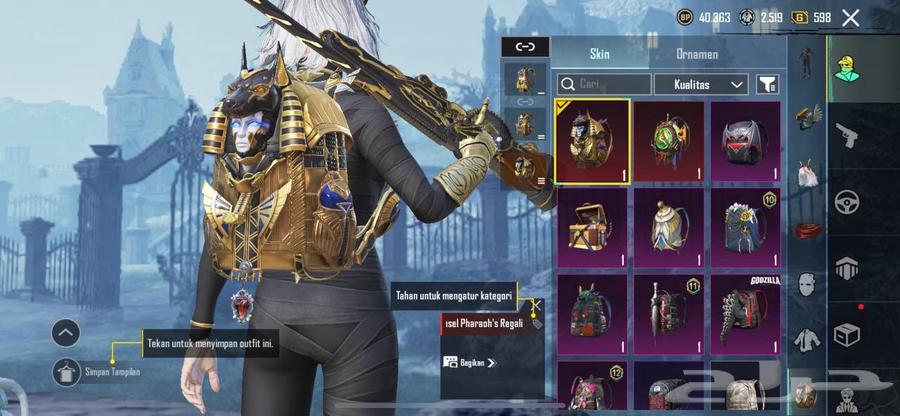Toggle the link icon above equipped slots
This screenshot has width=900, height=416.
pos(525,46)
